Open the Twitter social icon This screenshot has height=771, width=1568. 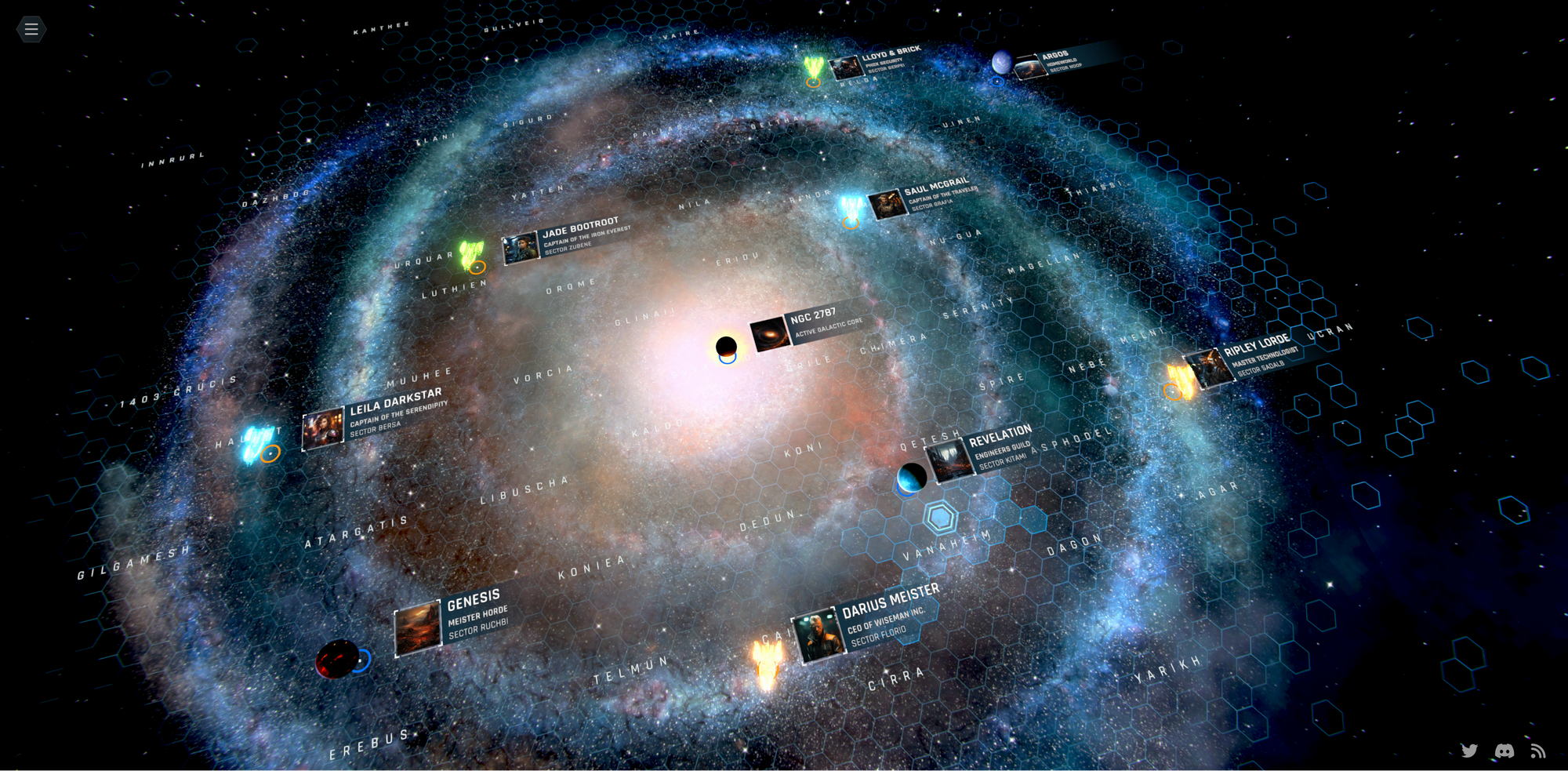click(1469, 751)
